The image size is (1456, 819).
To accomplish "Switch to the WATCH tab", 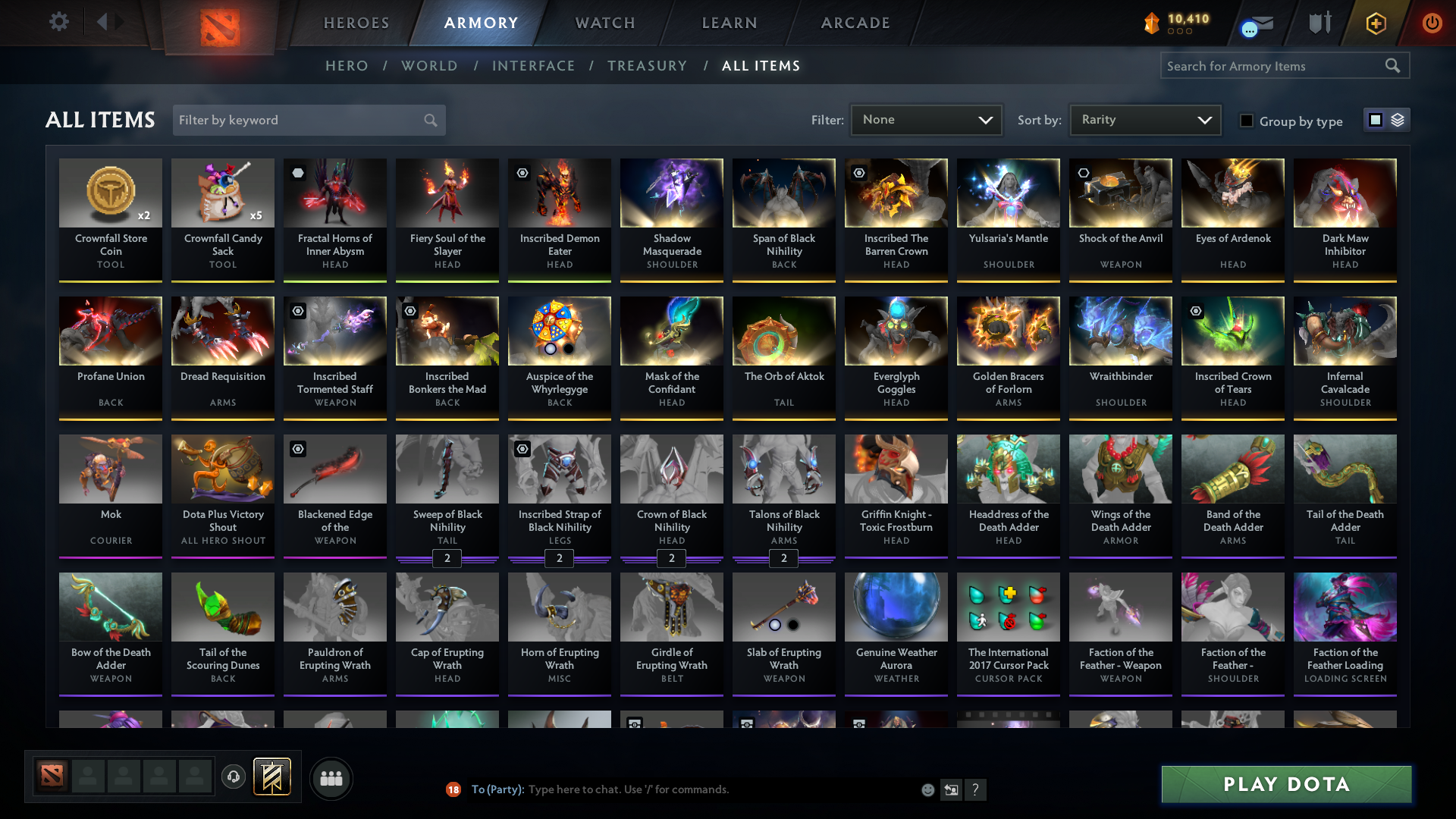I will pos(604,22).
